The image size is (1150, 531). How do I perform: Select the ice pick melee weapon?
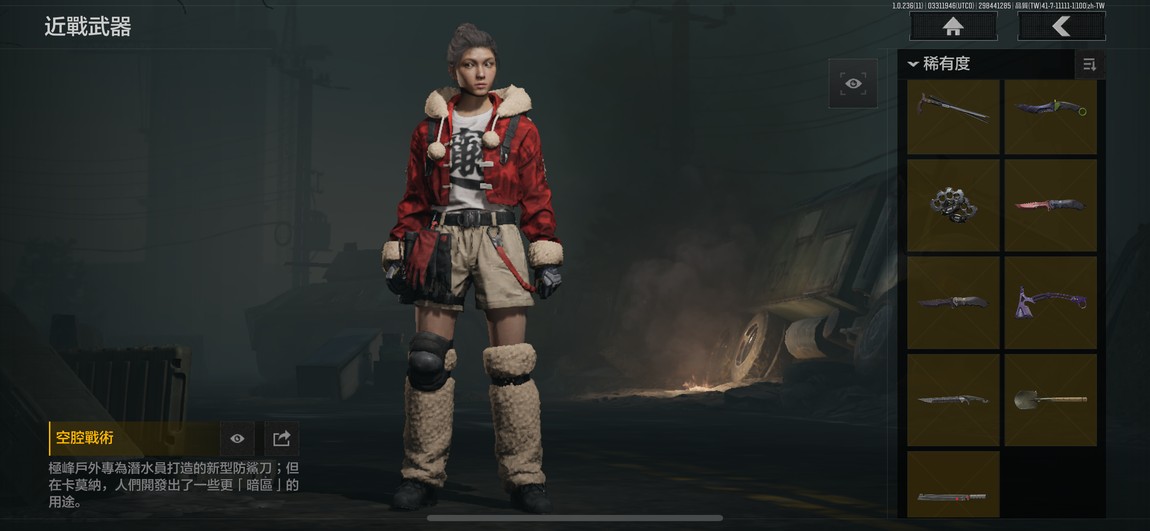(953, 117)
